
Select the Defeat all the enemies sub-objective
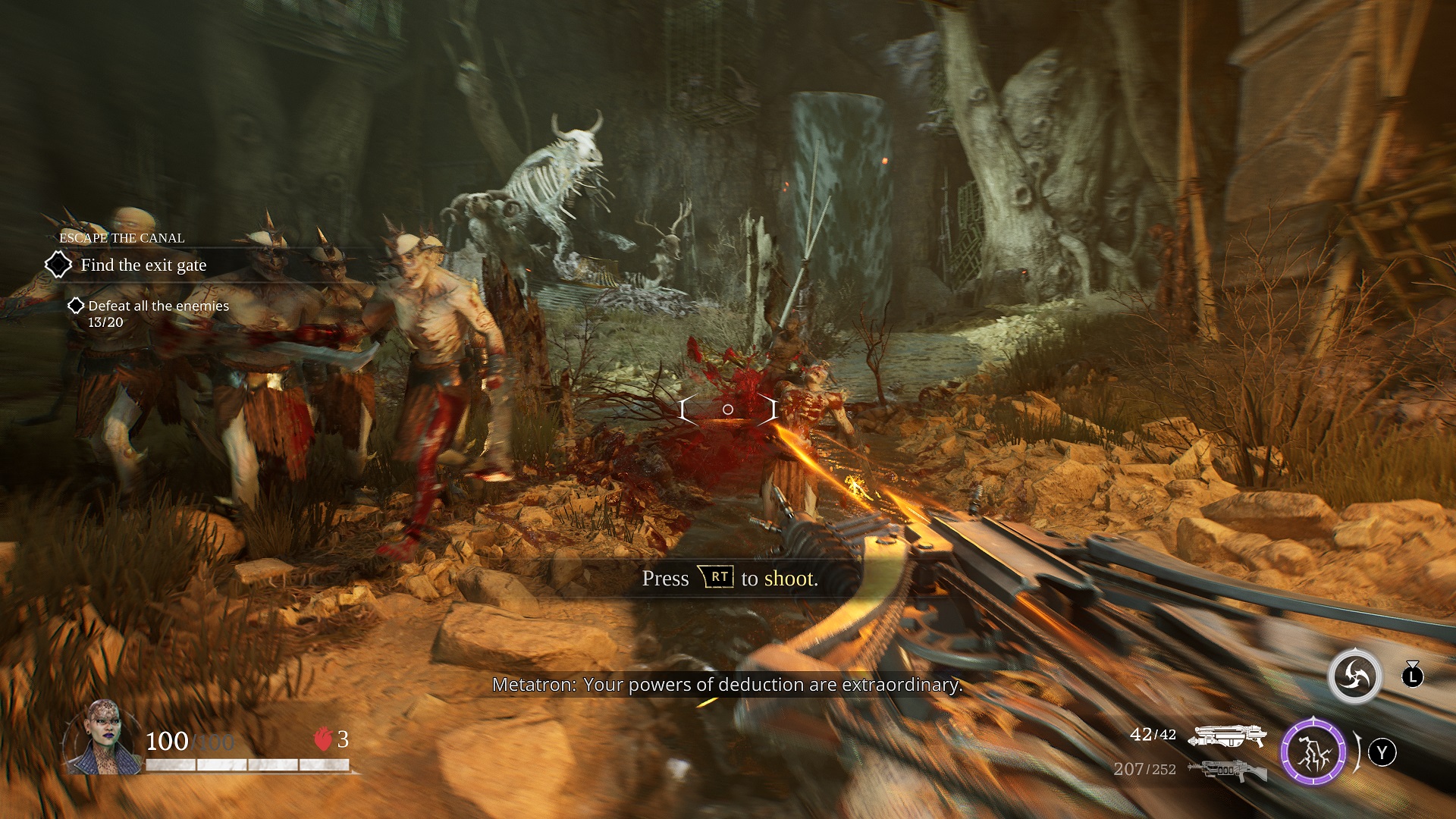(x=158, y=306)
